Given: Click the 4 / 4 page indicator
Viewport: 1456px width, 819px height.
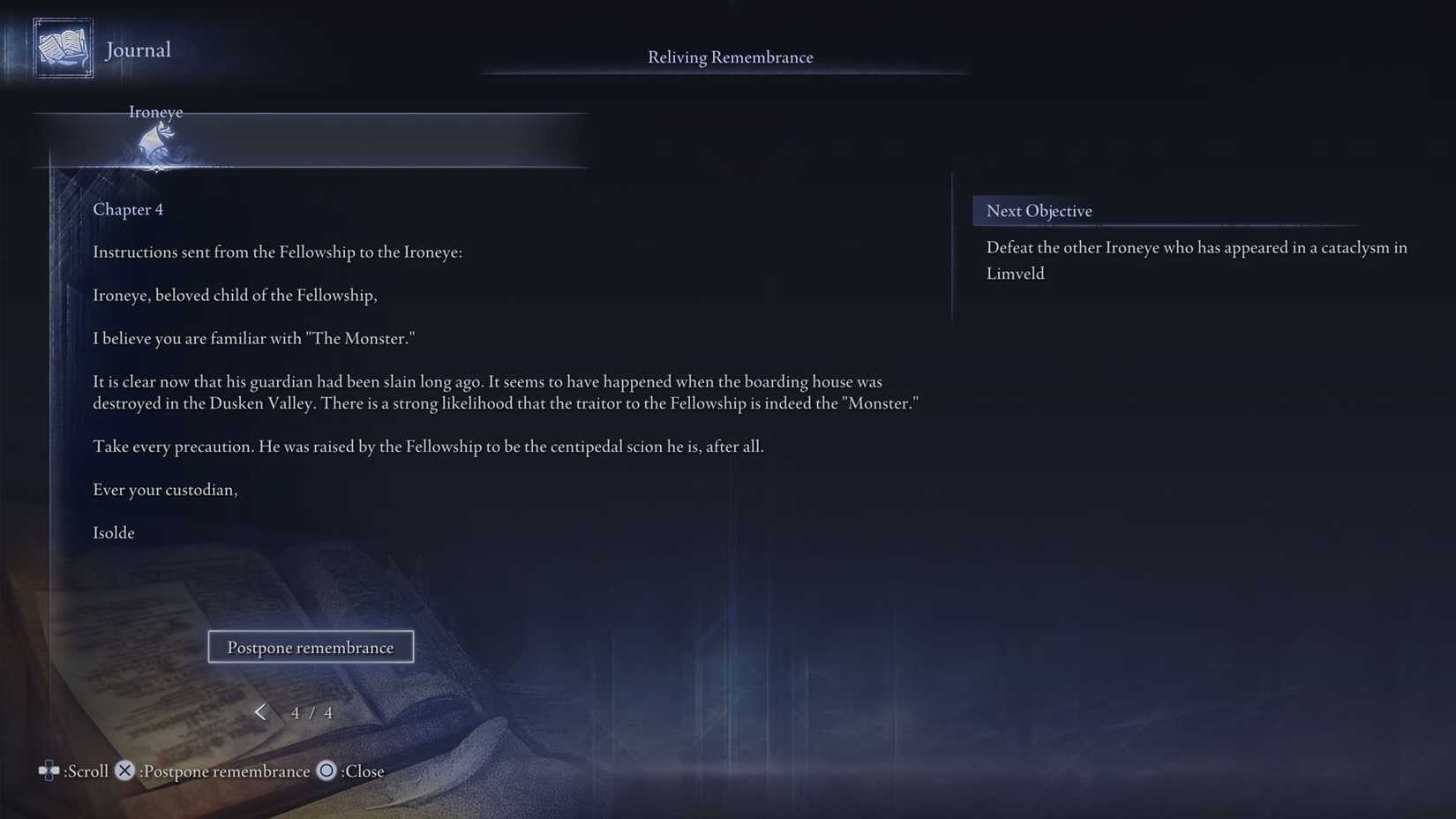Looking at the screenshot, I should tap(311, 712).
